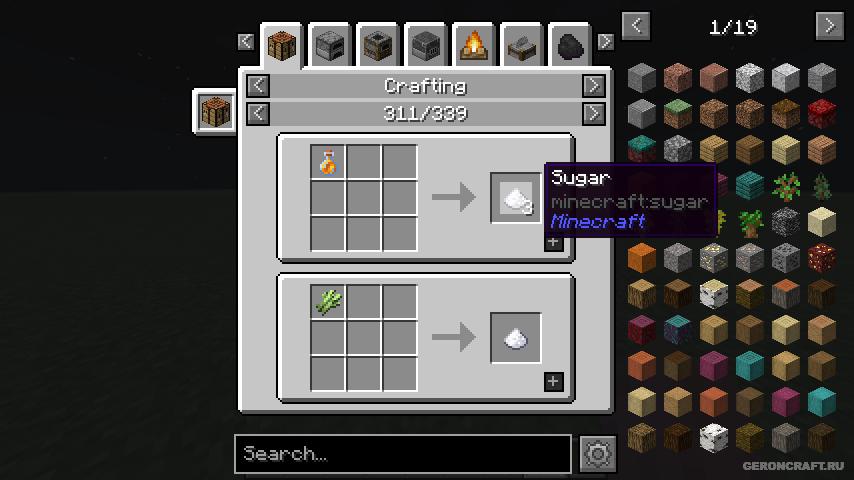Open the smoker recipe tab
Viewport: 854px width, 480px height.
(x=378, y=46)
